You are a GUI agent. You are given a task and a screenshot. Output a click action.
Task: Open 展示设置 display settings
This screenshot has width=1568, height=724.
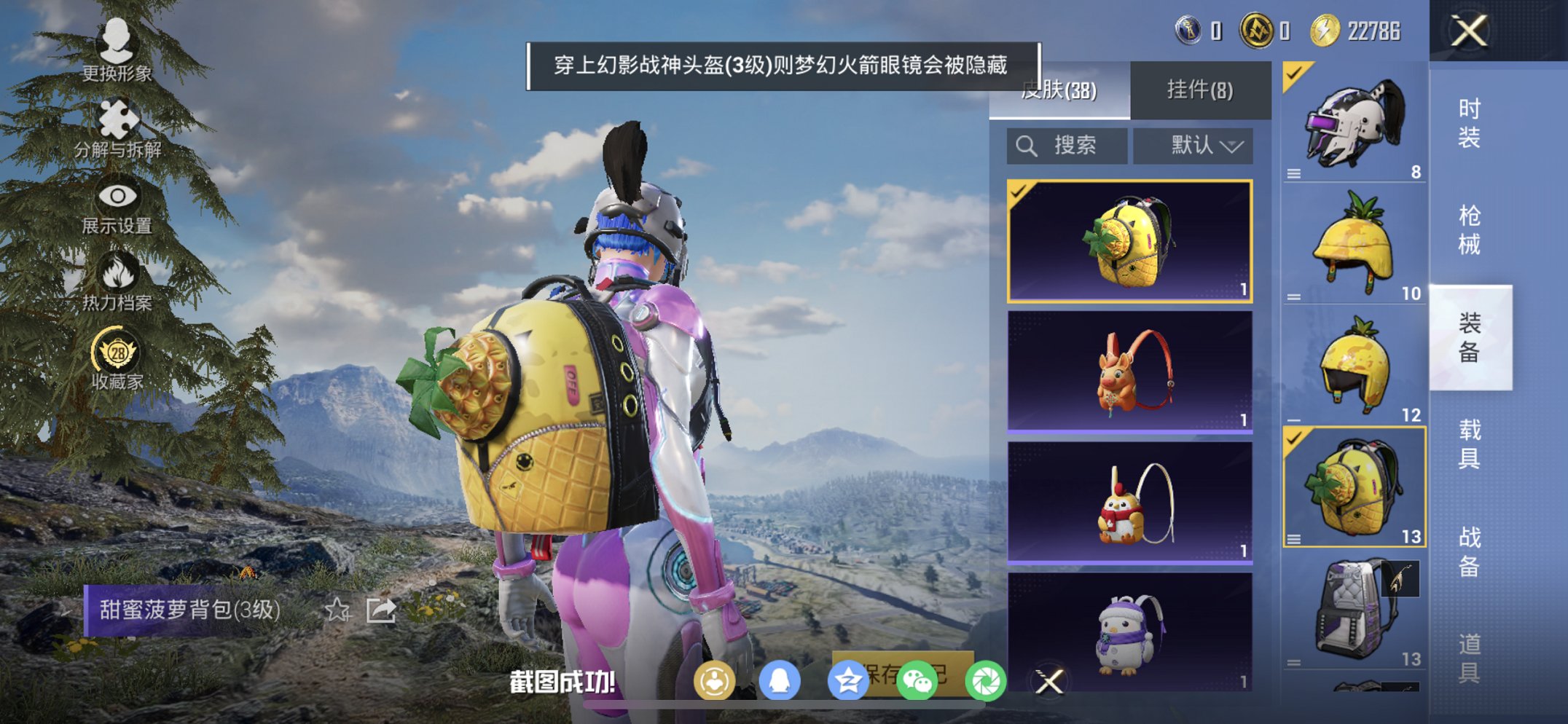tap(119, 195)
